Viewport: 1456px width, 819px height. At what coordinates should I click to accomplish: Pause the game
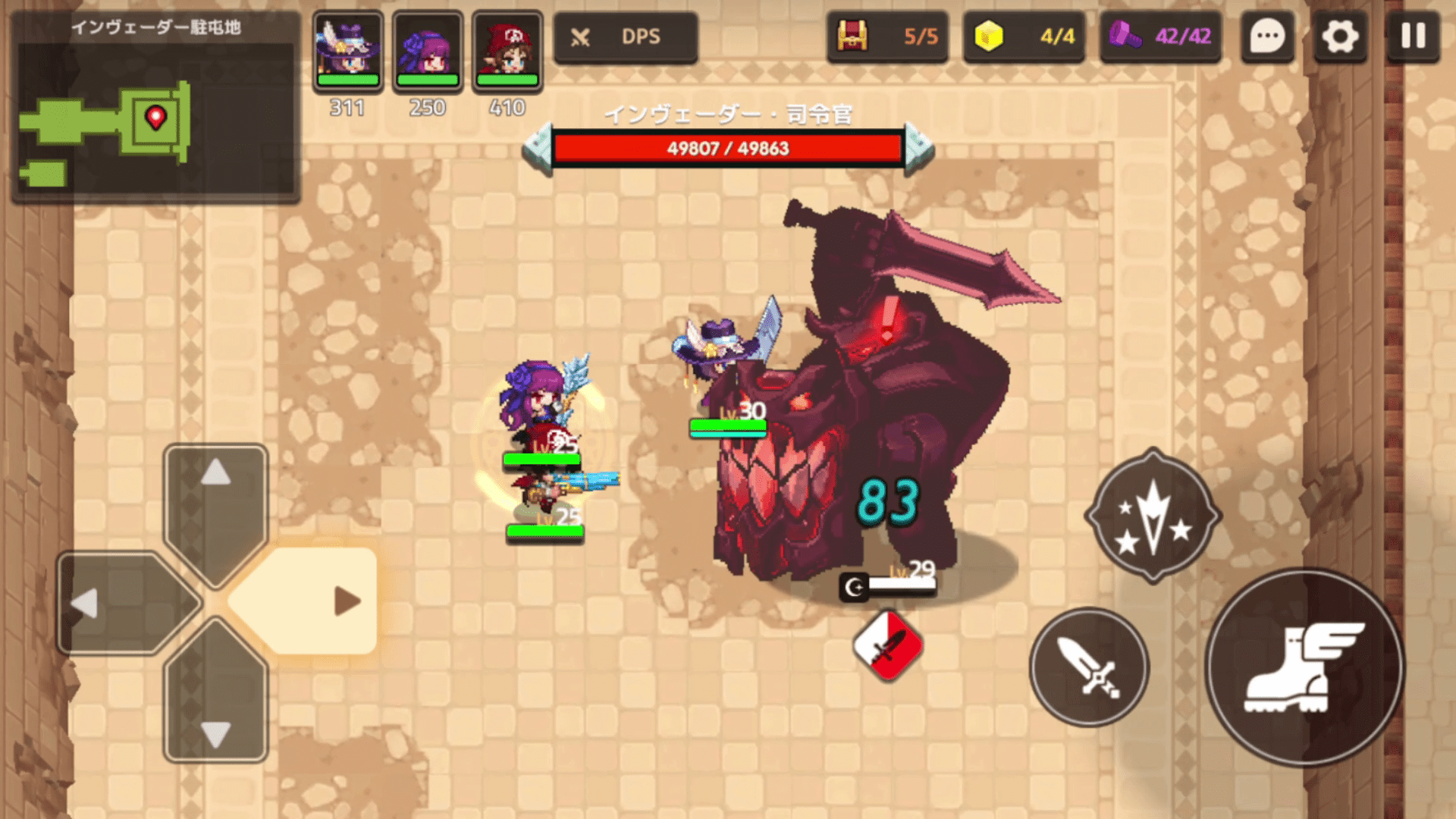pos(1413,36)
